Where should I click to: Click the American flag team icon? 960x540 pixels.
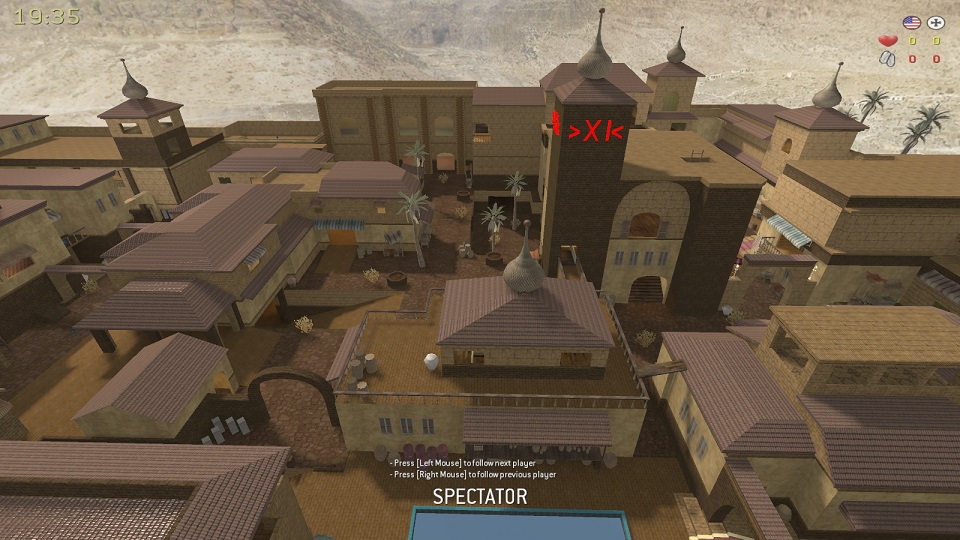tap(911, 22)
